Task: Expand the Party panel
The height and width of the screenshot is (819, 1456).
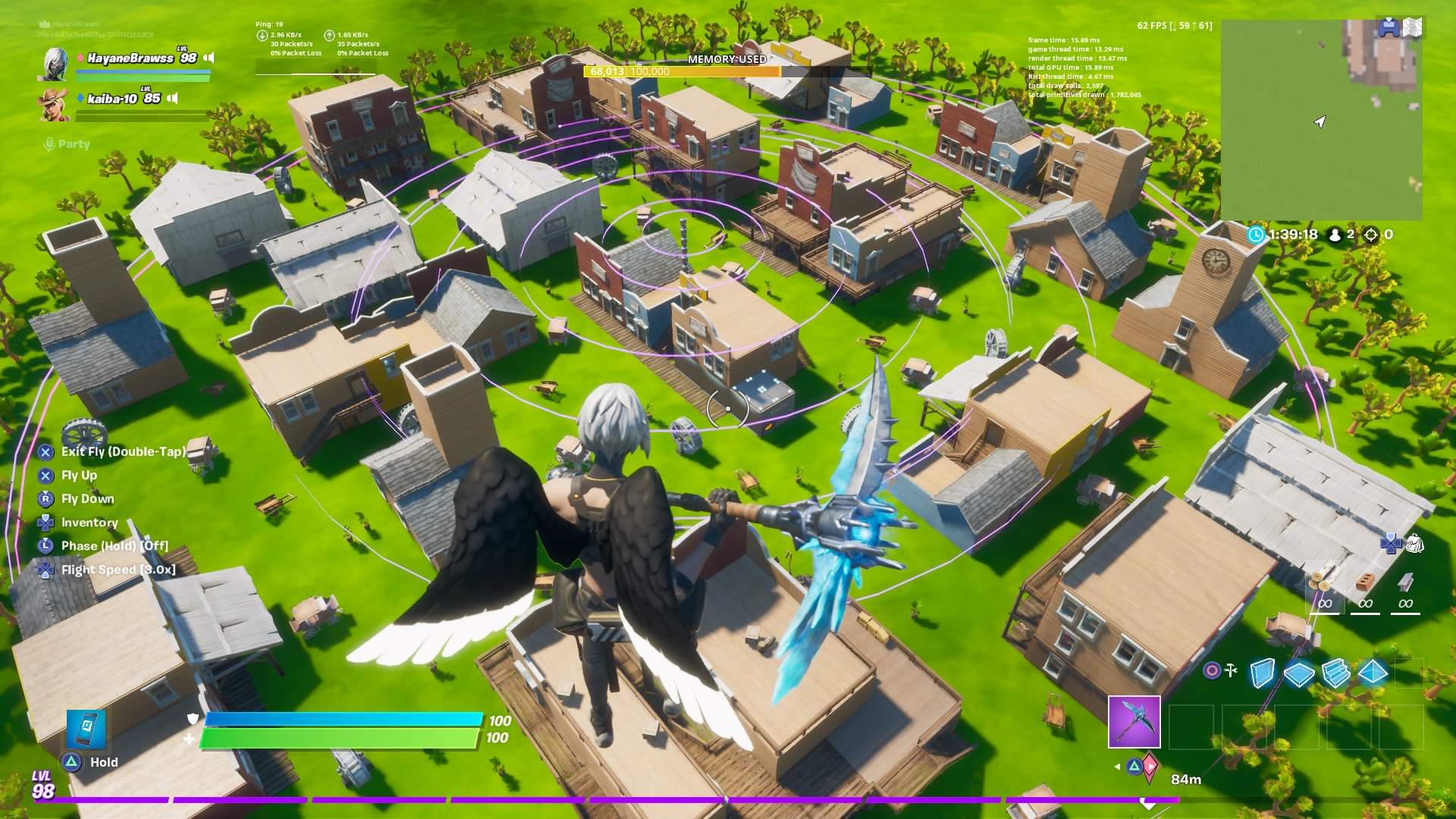Action: (68, 144)
